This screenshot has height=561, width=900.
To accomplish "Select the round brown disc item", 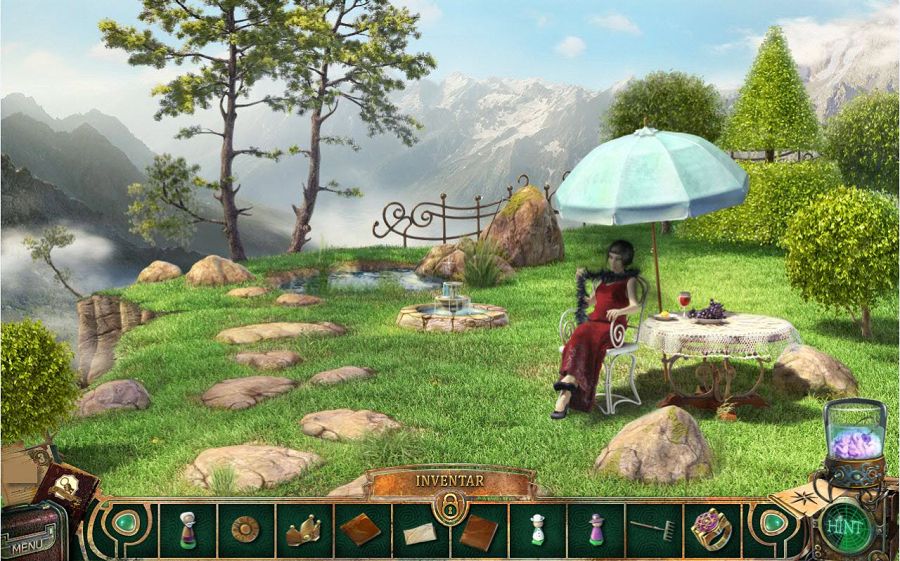I will coord(244,529).
